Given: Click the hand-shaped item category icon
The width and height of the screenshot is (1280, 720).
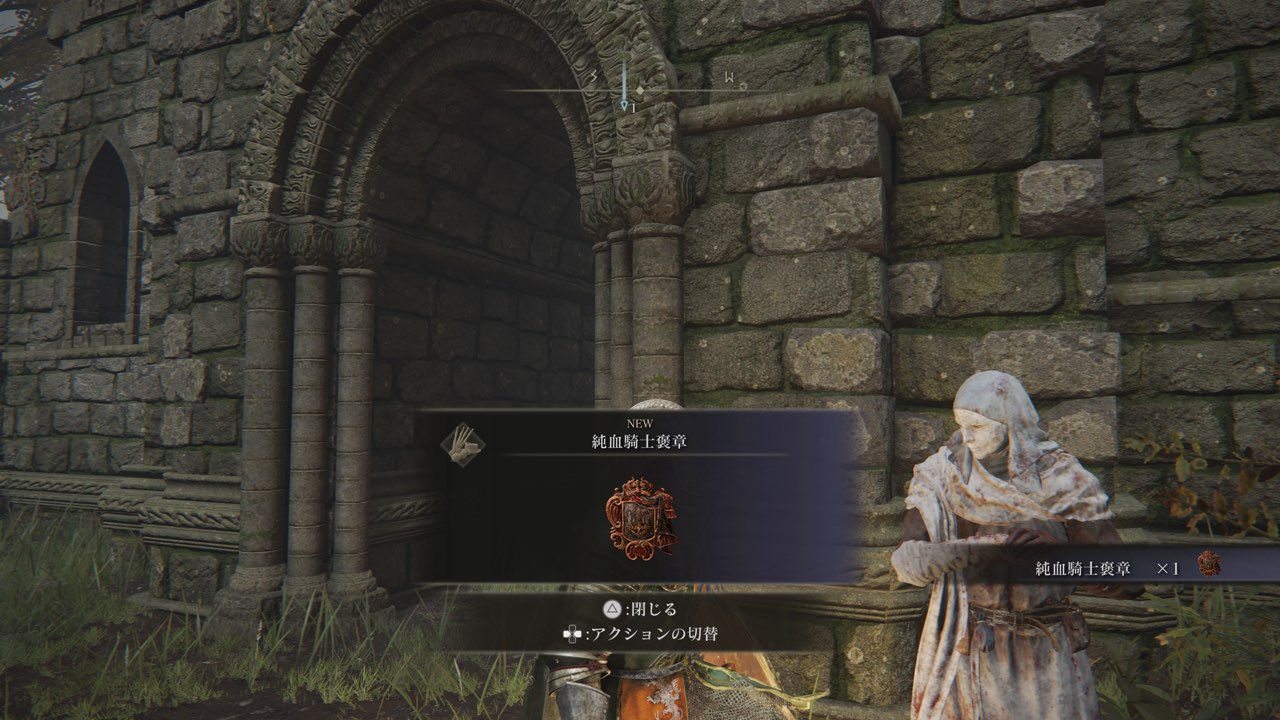Looking at the screenshot, I should click(x=463, y=442).
